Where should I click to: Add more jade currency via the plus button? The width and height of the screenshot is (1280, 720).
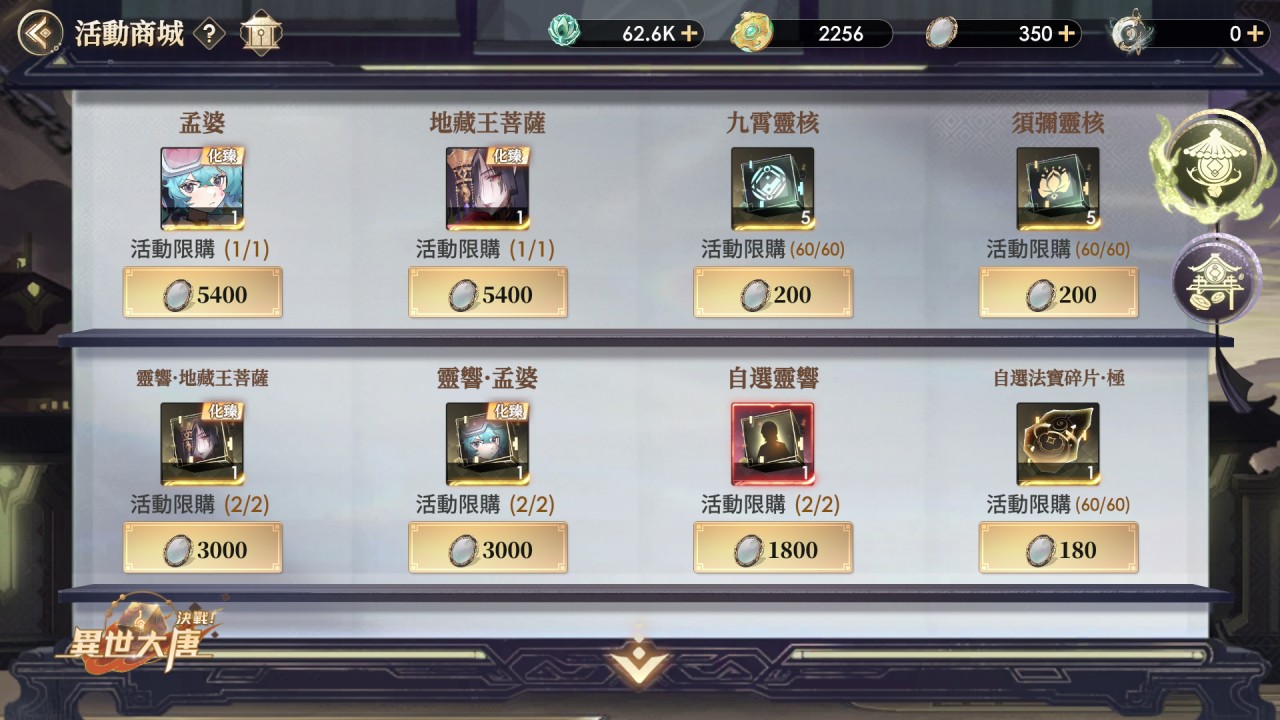tap(689, 34)
